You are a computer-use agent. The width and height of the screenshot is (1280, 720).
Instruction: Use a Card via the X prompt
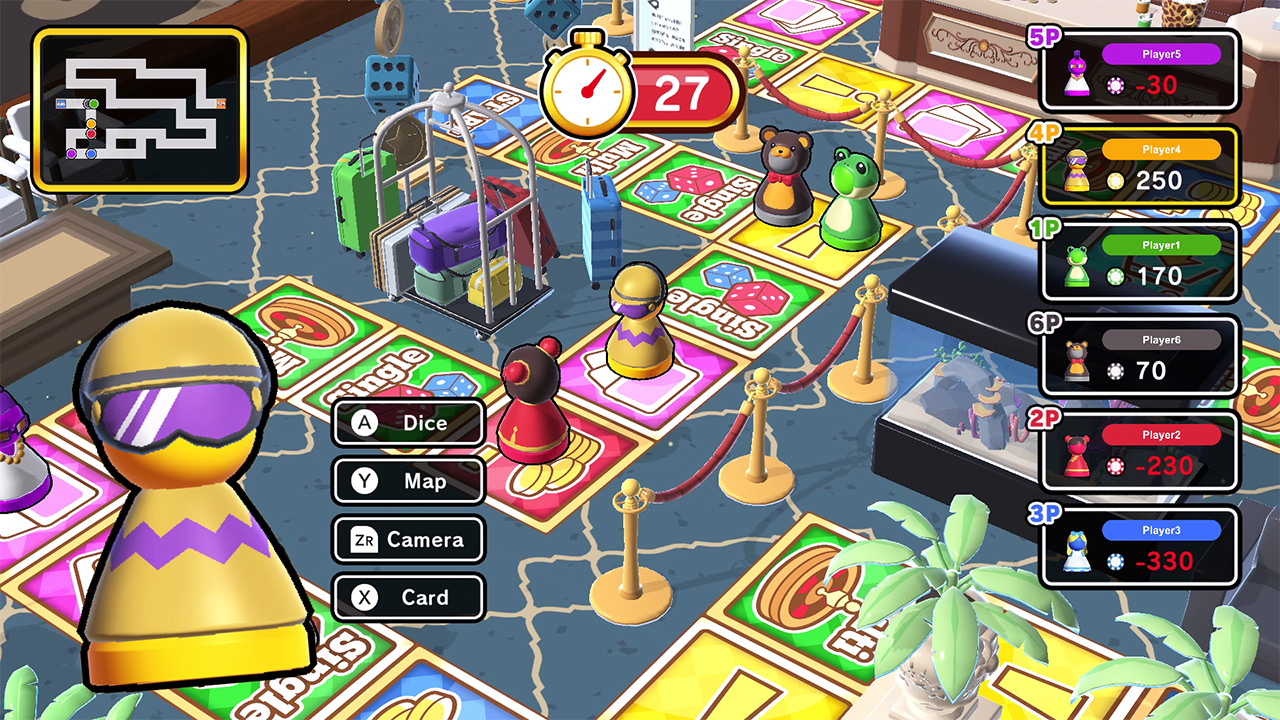pos(408,597)
